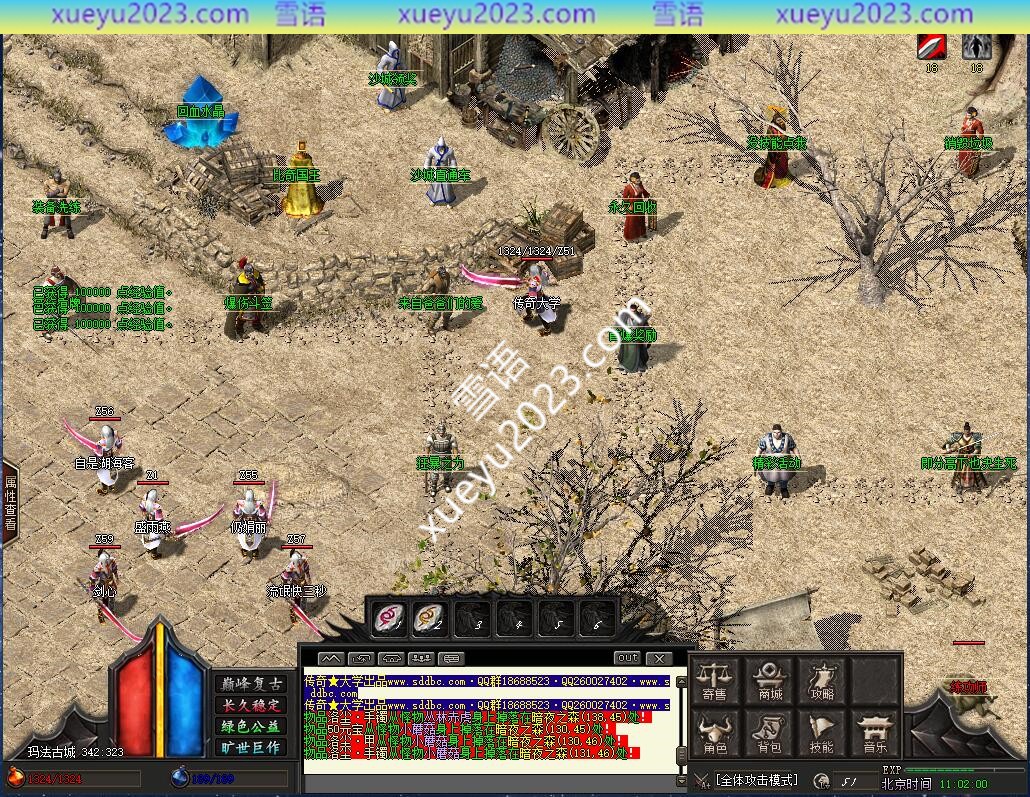Screen dimensions: 1030x797
Task: Click the grey shadow figure buff icon
Action: coord(976,47)
